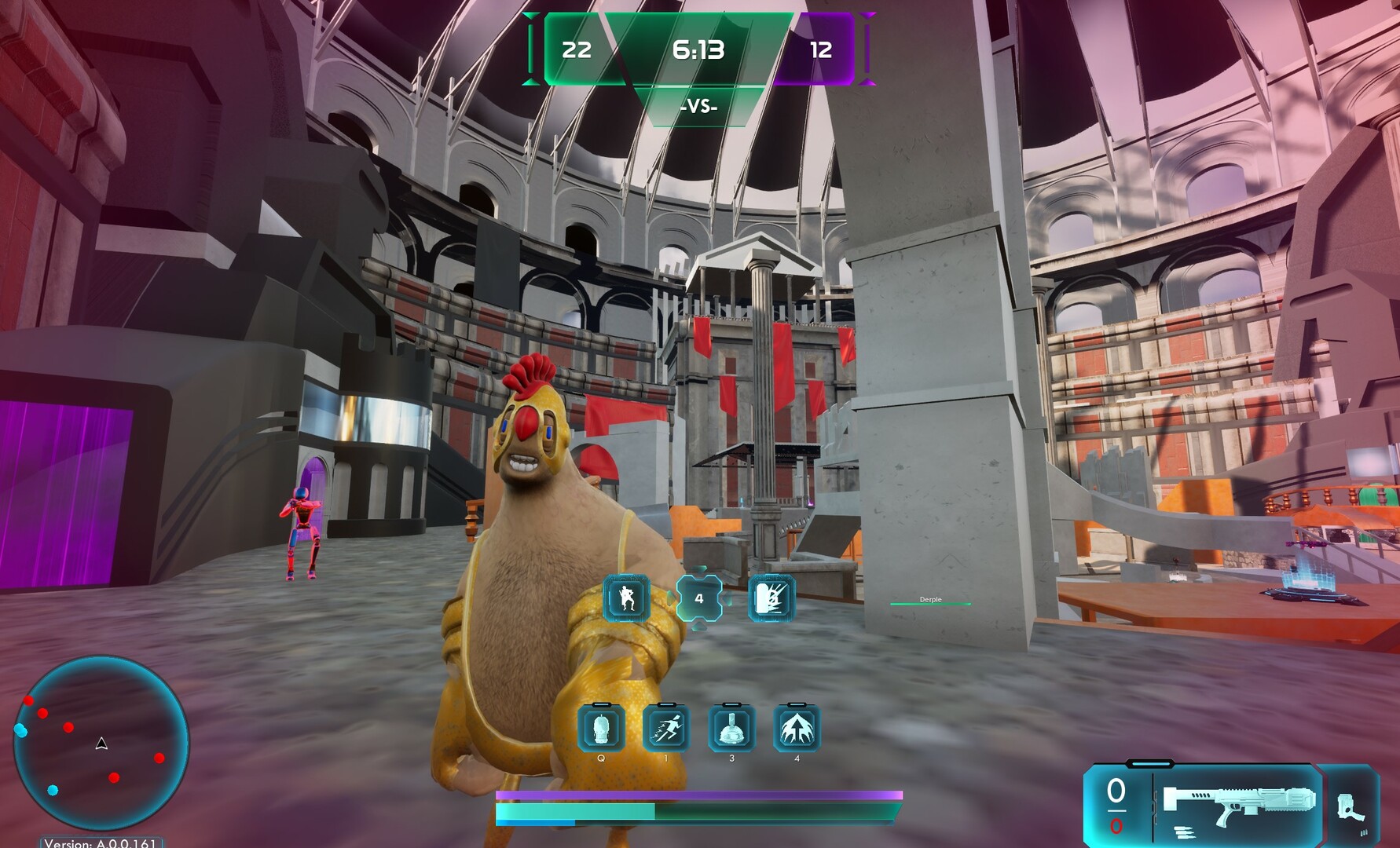This screenshot has height=848, width=1400.
Task: Select the primary heavy rifle weapon slot
Action: (x=1237, y=805)
